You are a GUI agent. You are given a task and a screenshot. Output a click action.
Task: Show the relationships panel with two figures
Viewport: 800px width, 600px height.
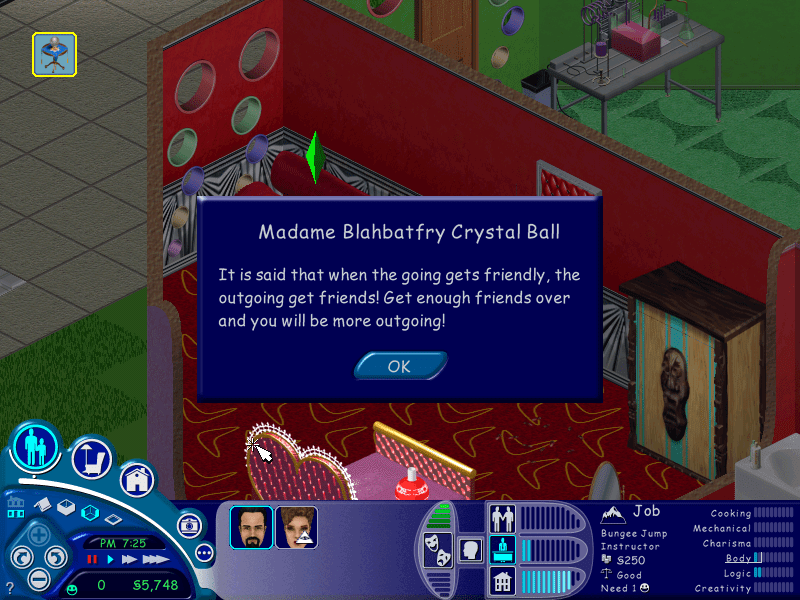tap(501, 518)
